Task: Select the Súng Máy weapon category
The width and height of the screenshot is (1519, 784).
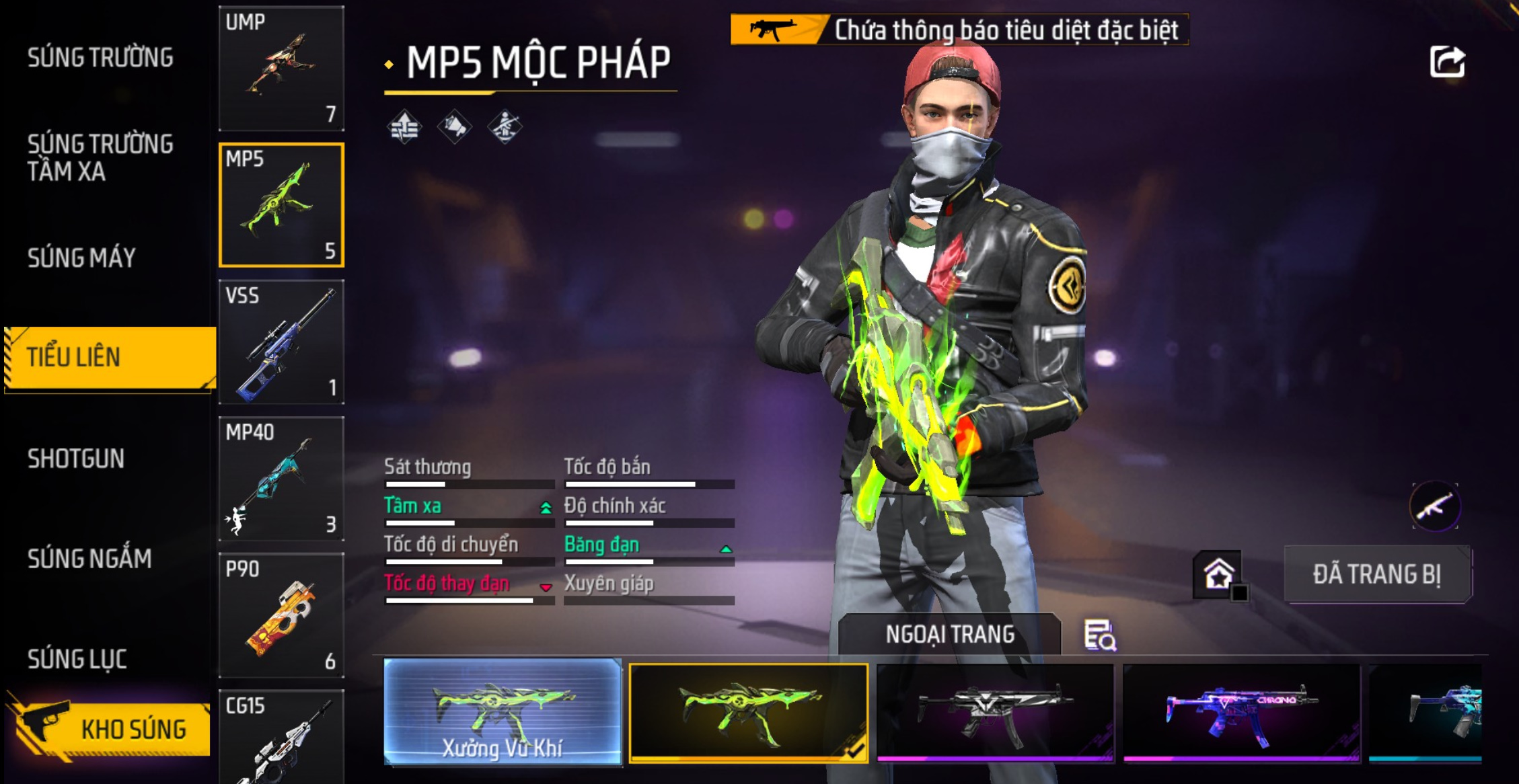Action: pos(81,258)
